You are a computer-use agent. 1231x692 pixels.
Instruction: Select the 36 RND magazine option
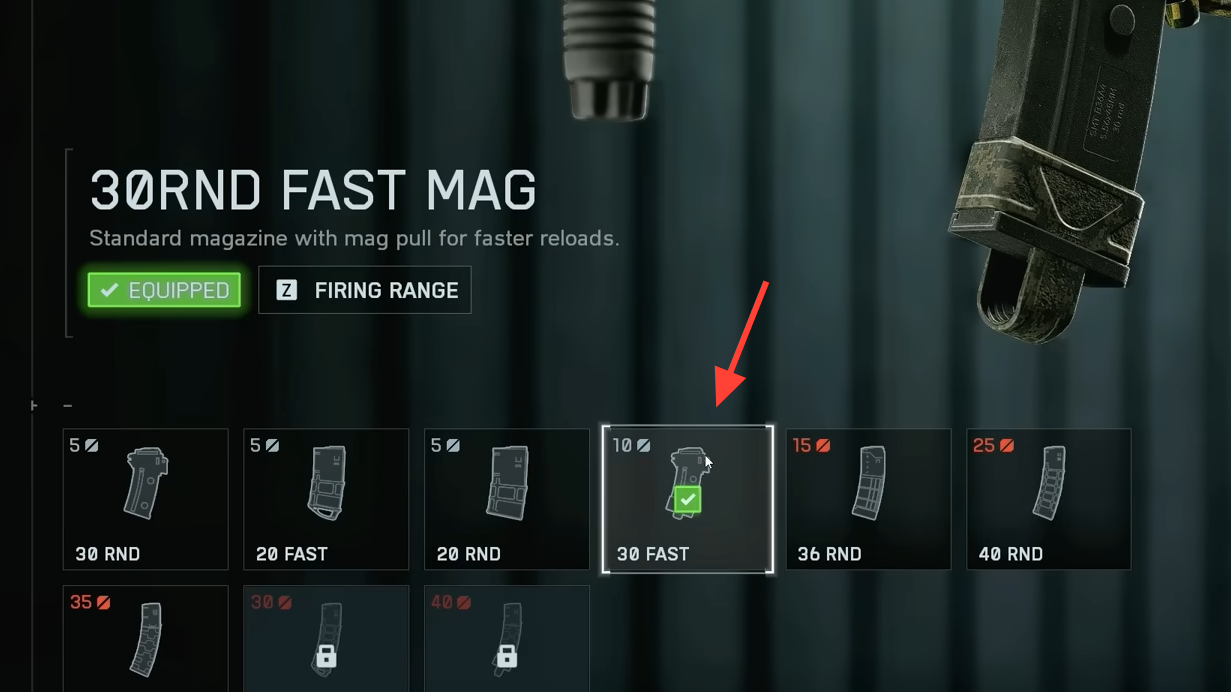(868, 499)
